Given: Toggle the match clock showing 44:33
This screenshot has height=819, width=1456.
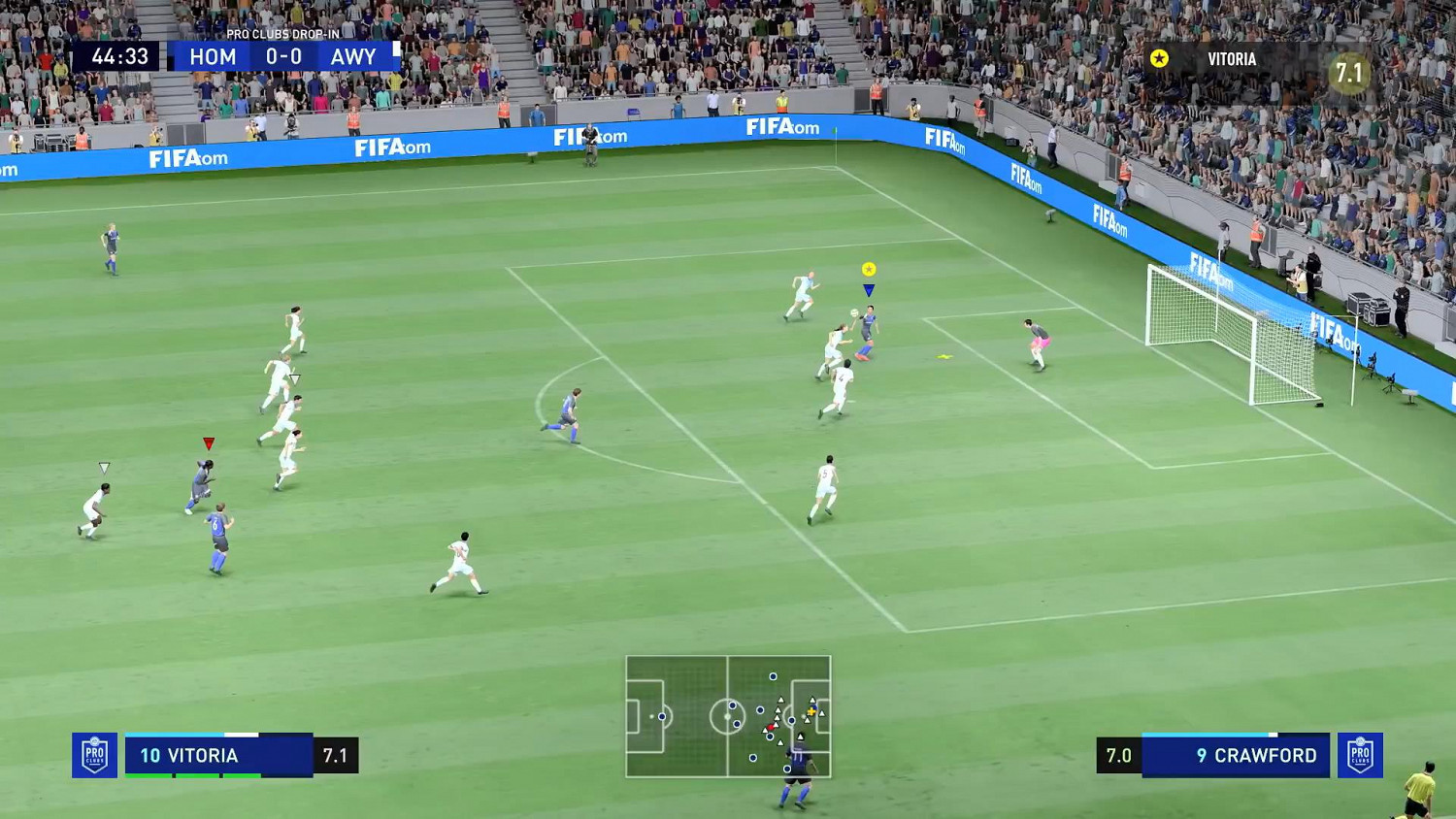Looking at the screenshot, I should click(x=118, y=55).
